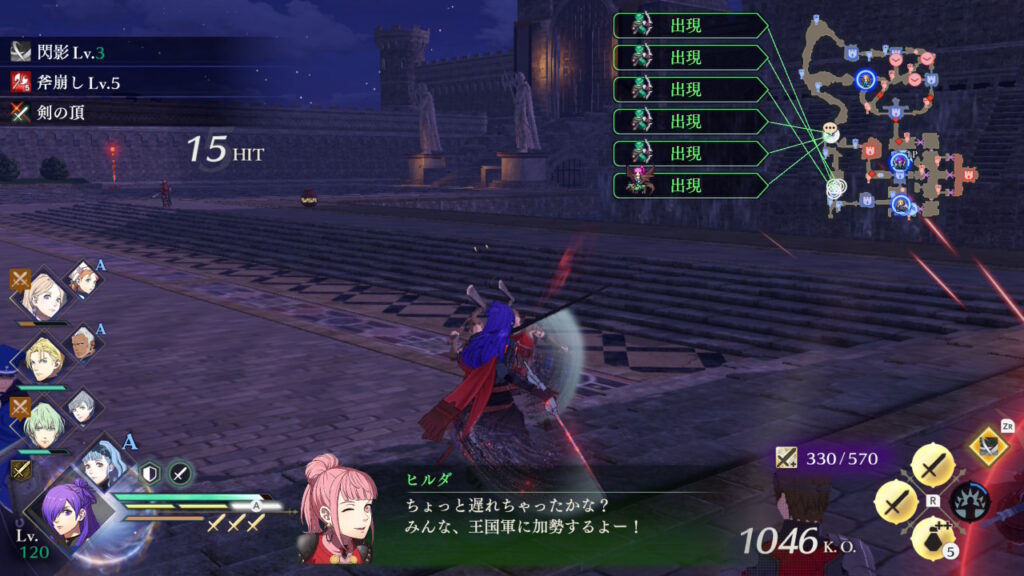Select the 斧崩し Lv.5 skill entry
Screen dimensions: 1024x576
pyautogui.click(x=70, y=82)
